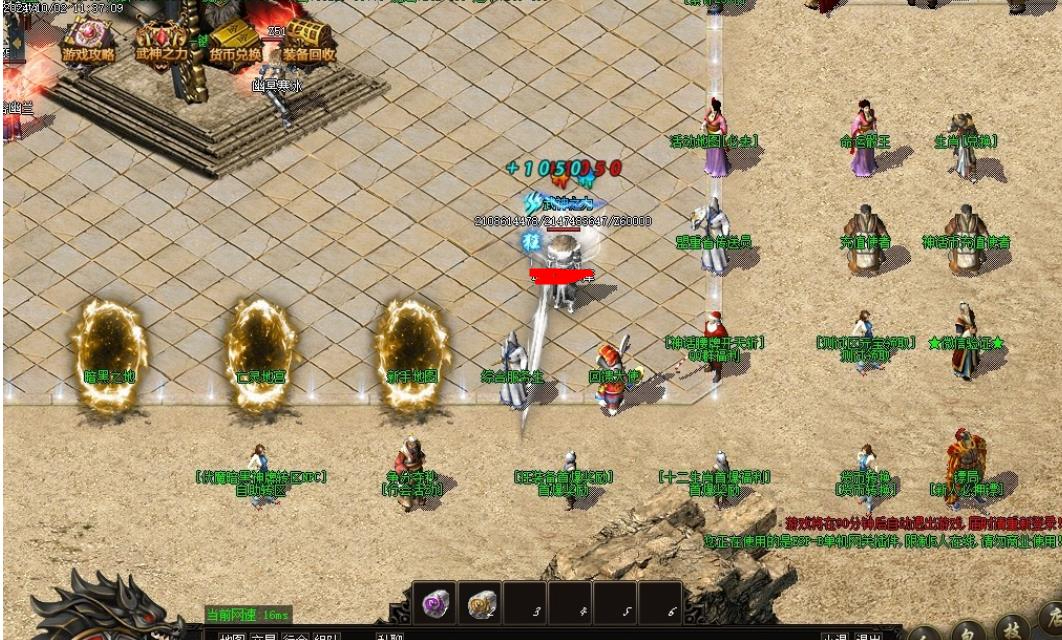Screen dimensions: 1062x640
Task: Open the 货币兑换 currency exchange icon
Action: (235, 42)
